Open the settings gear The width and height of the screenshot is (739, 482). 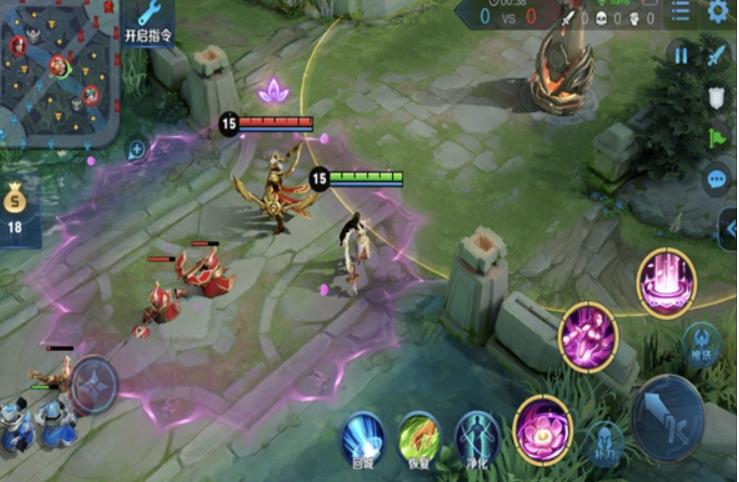click(x=717, y=12)
